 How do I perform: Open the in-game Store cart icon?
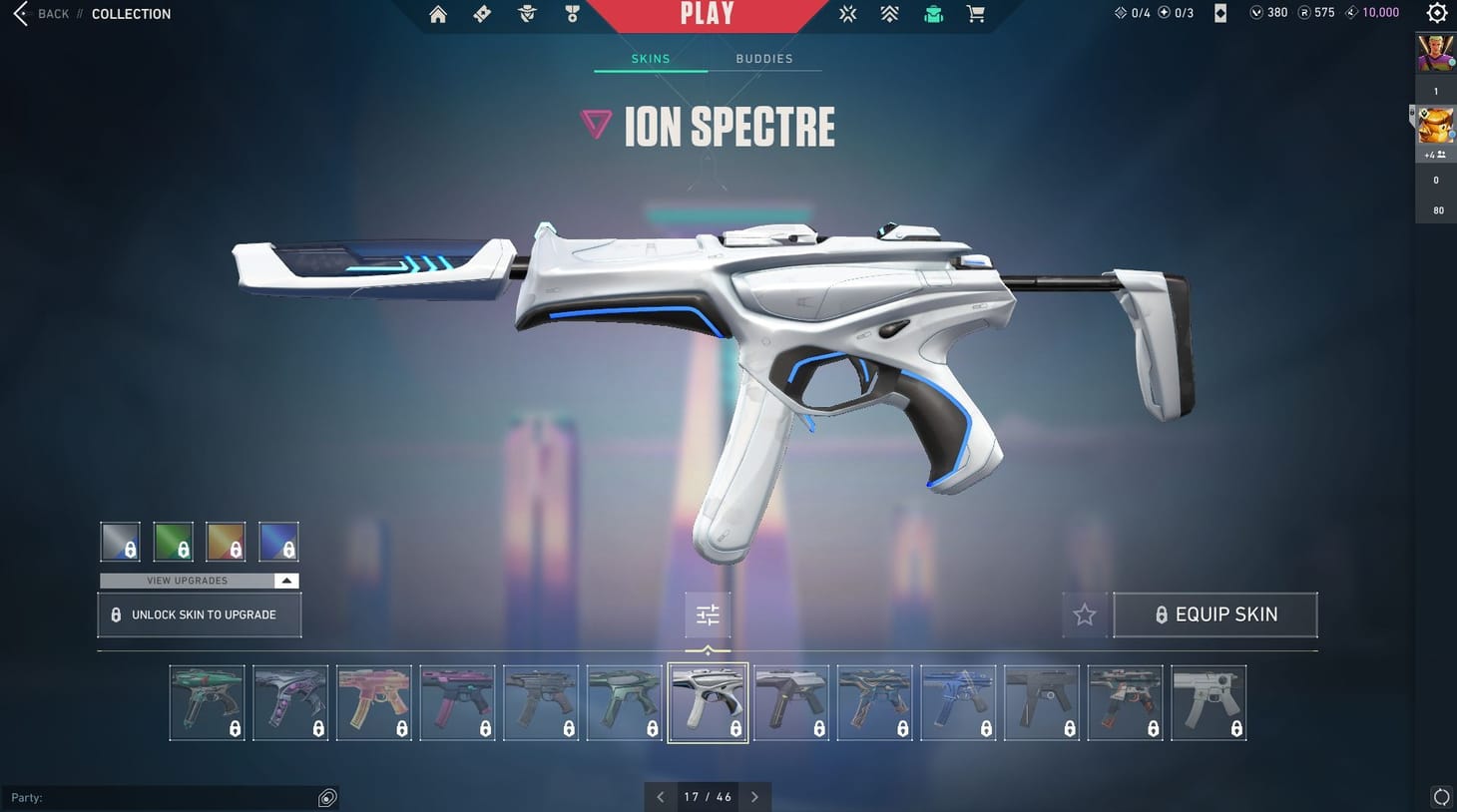[x=975, y=13]
